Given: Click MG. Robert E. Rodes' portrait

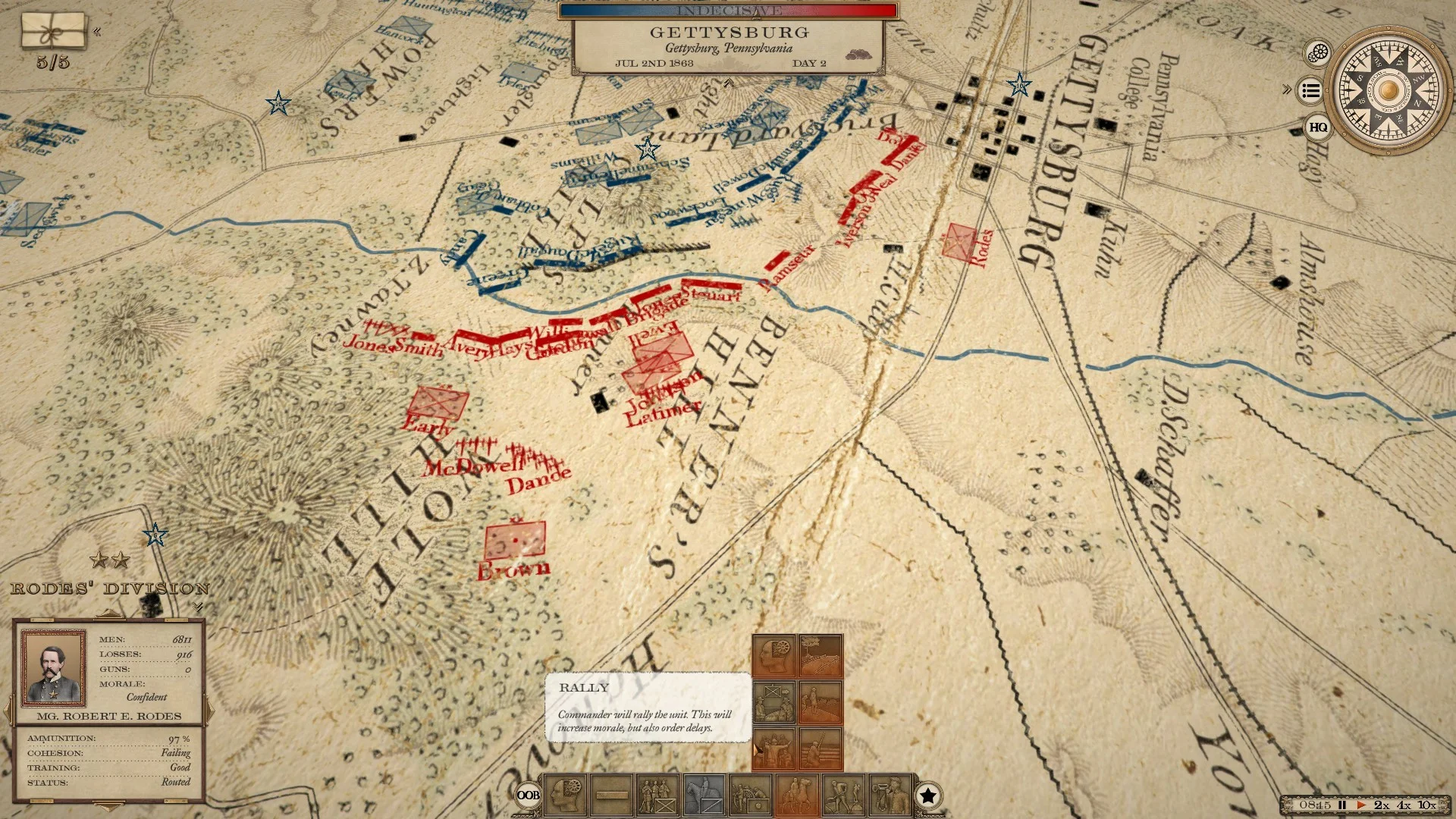Looking at the screenshot, I should pos(52,667).
